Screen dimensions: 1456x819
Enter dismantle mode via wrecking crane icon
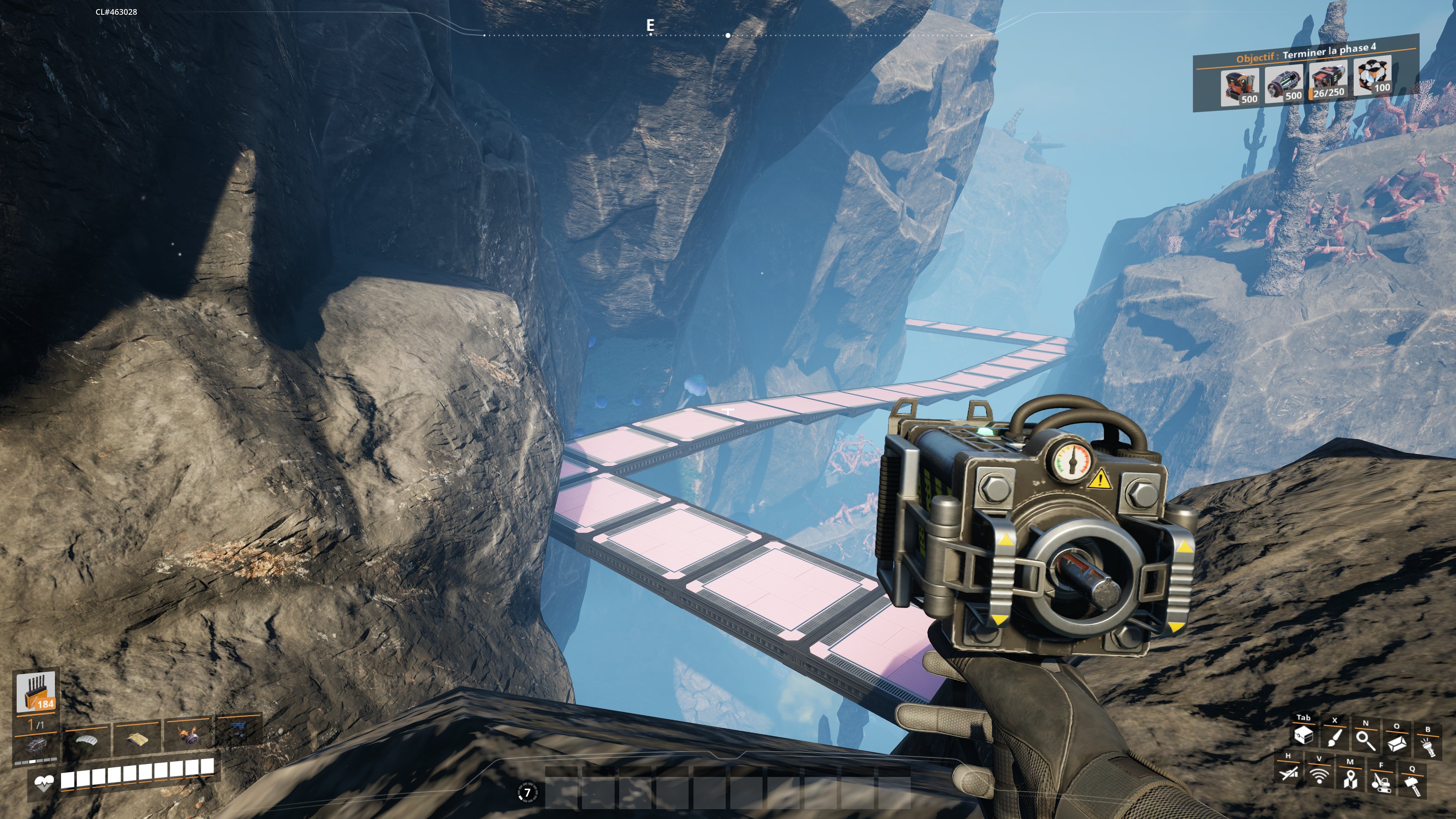click(1381, 782)
